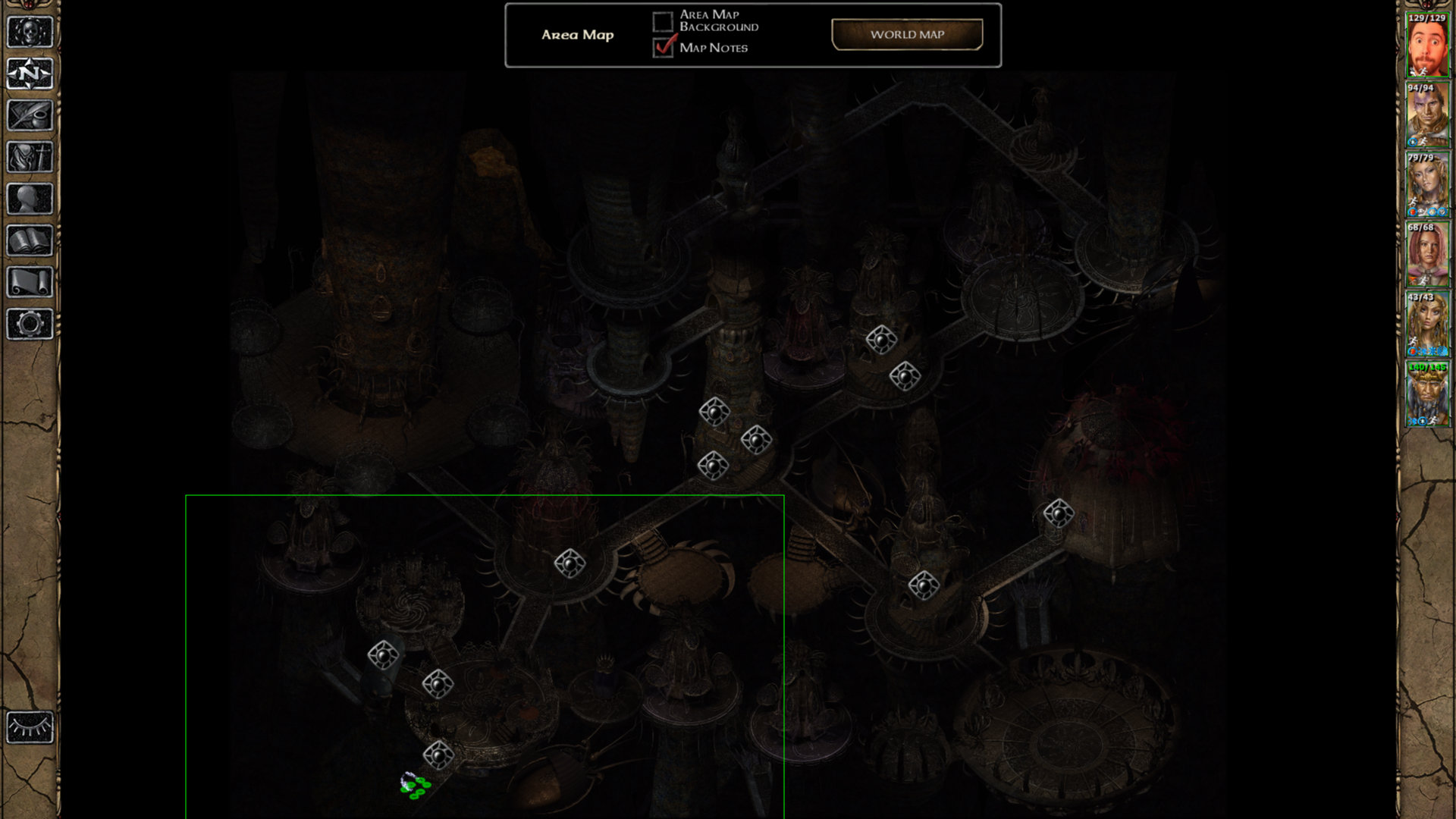The width and height of the screenshot is (1456, 819).
Task: Open the journal with quill icon
Action: point(30,115)
